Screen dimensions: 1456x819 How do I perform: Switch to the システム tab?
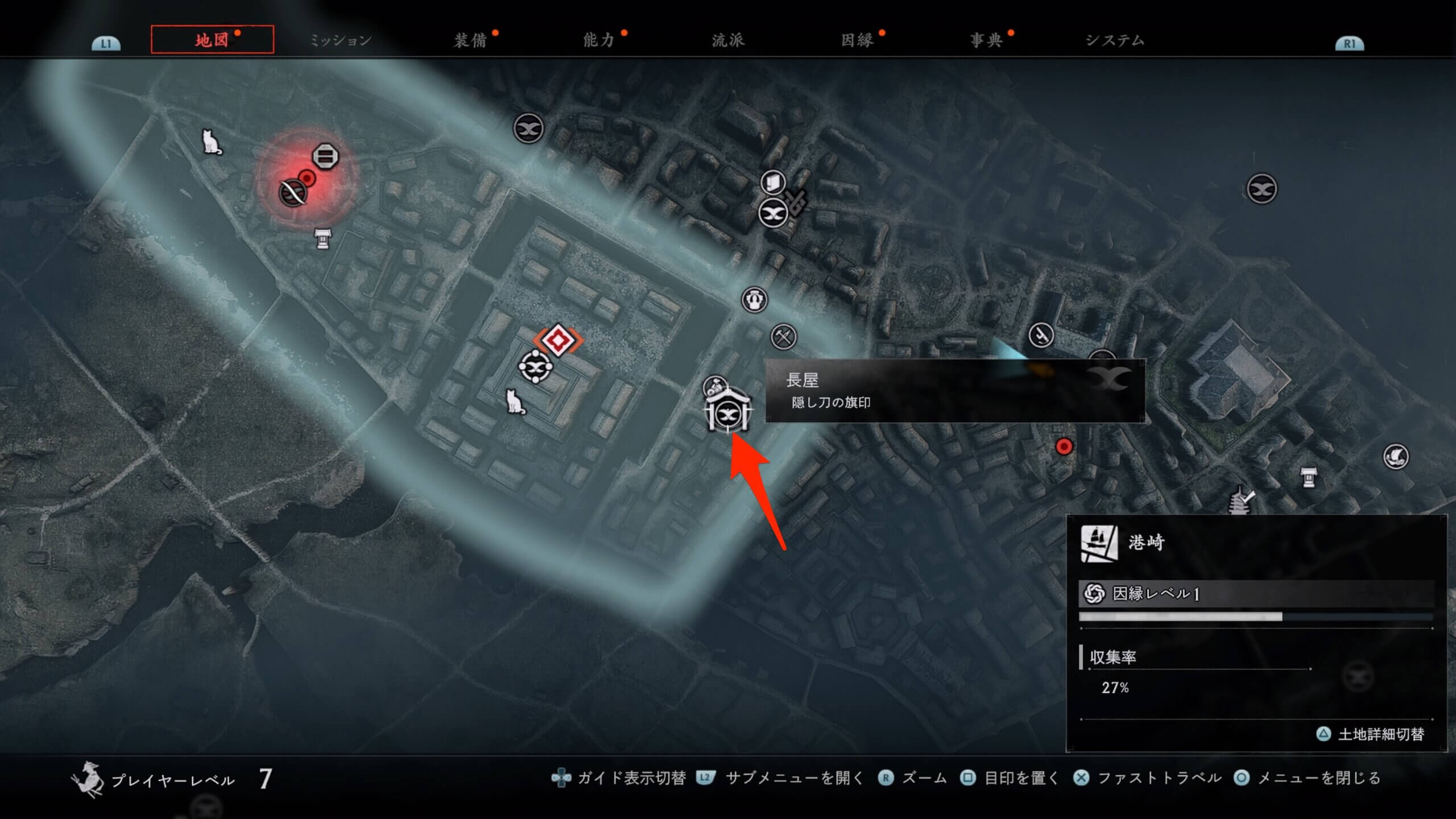pyautogui.click(x=1115, y=40)
